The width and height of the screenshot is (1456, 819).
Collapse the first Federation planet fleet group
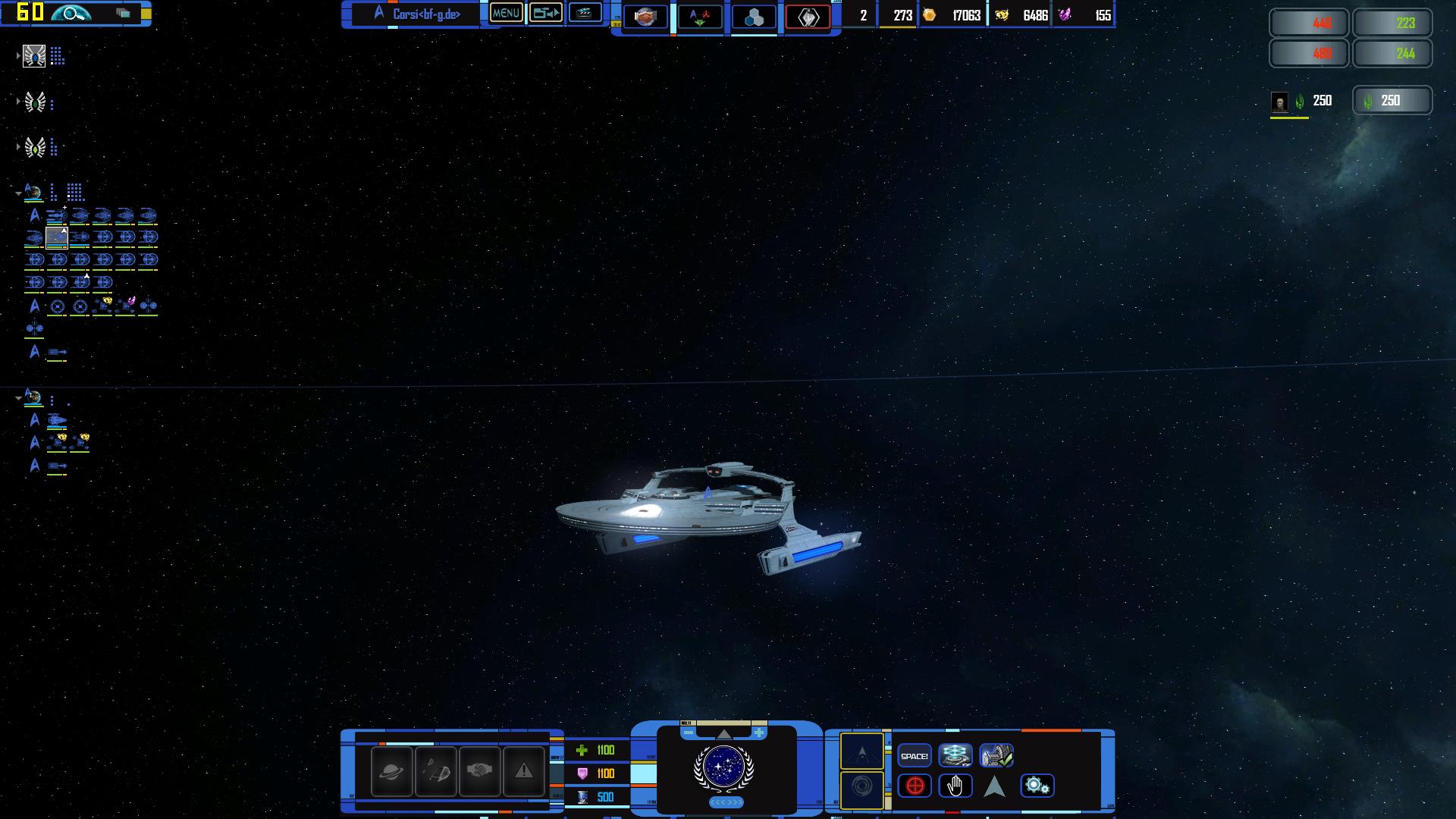point(18,193)
